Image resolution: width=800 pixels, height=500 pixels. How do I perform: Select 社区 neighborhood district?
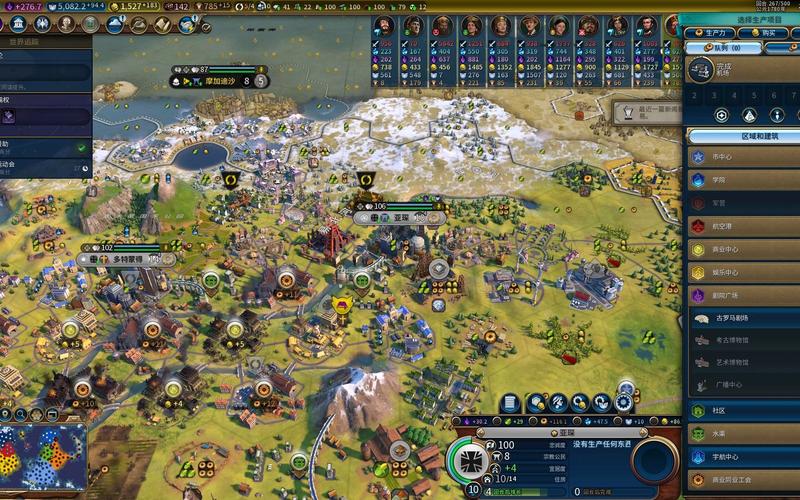[x=742, y=410]
